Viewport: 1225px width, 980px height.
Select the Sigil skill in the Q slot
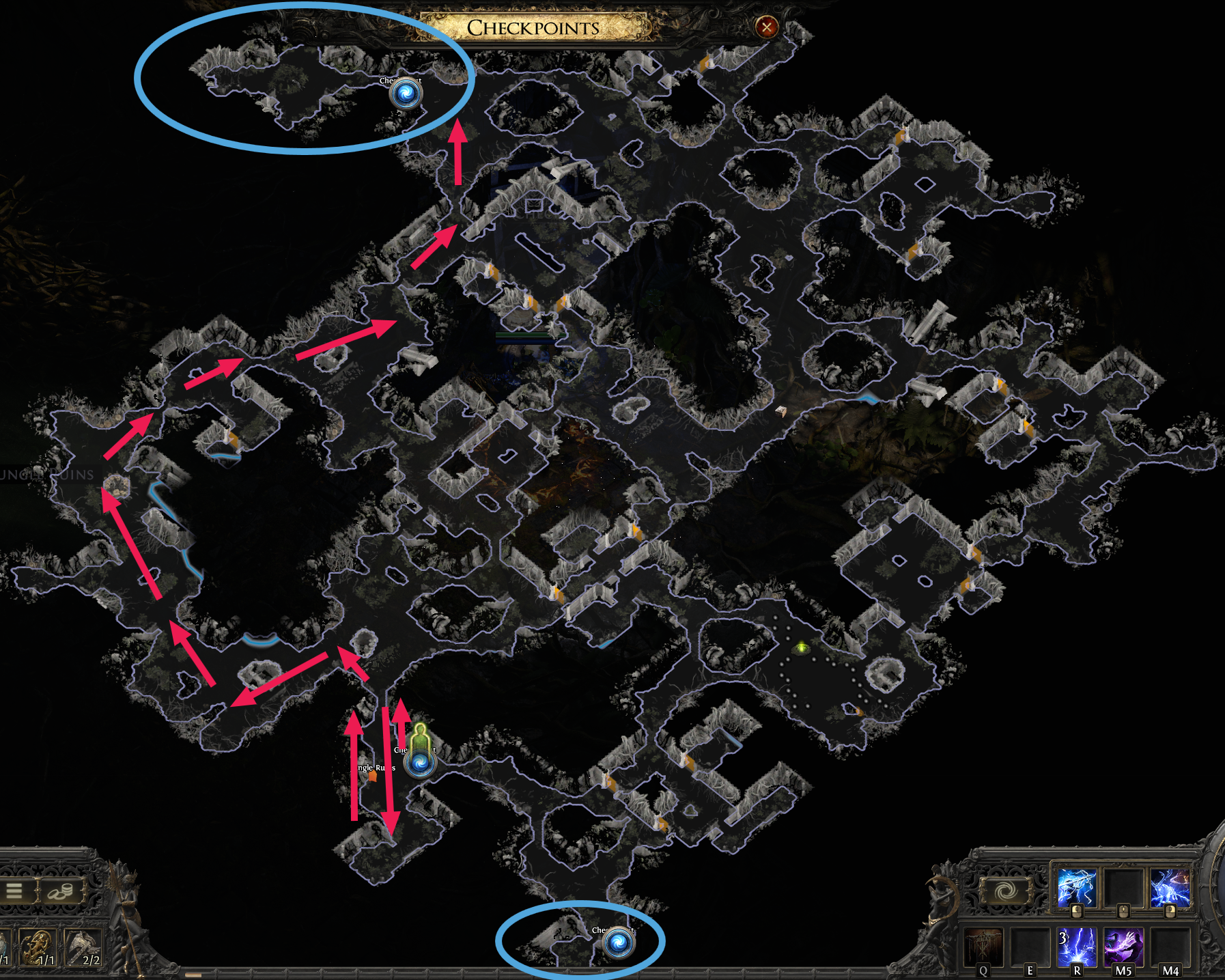(983, 947)
